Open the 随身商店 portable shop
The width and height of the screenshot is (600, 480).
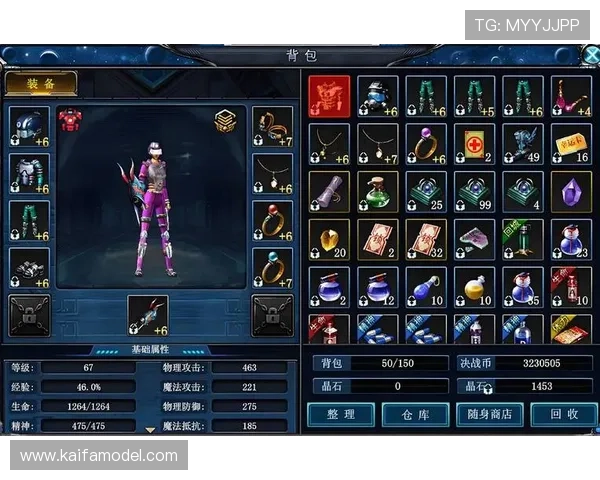point(489,413)
